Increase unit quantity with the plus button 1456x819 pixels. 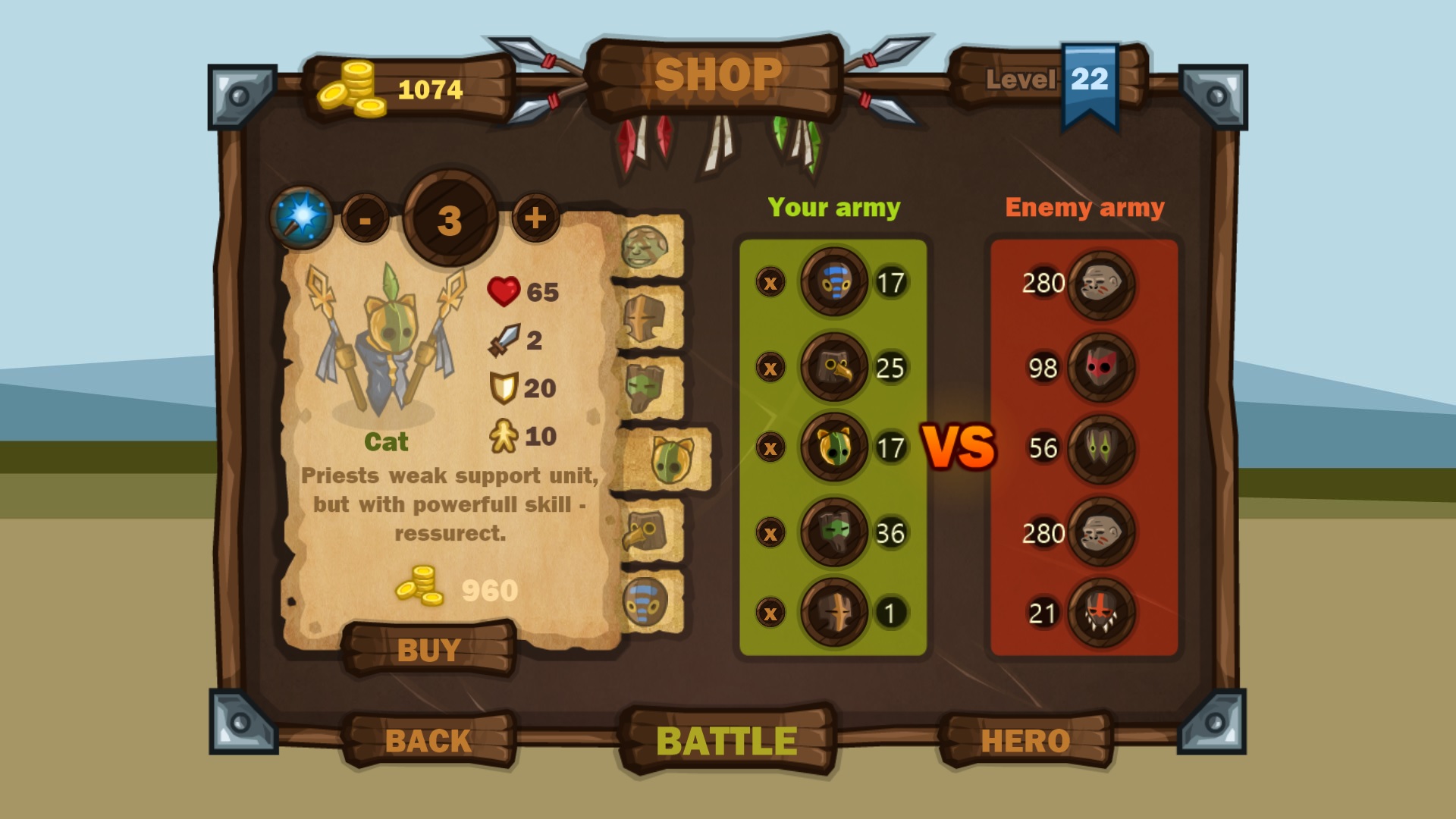pos(535,218)
